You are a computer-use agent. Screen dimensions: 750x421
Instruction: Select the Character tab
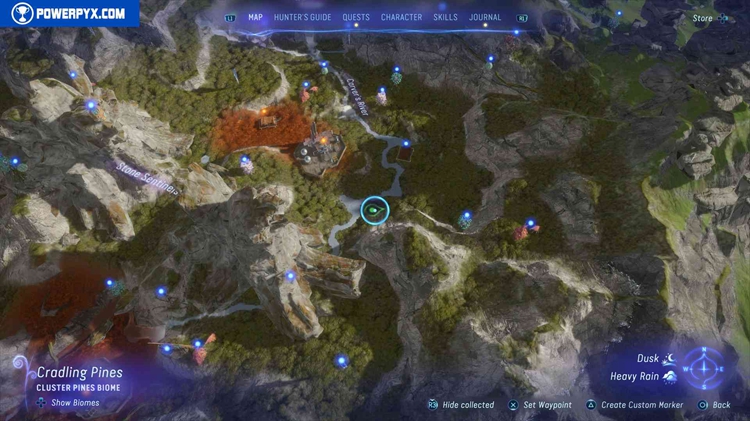[x=401, y=17]
